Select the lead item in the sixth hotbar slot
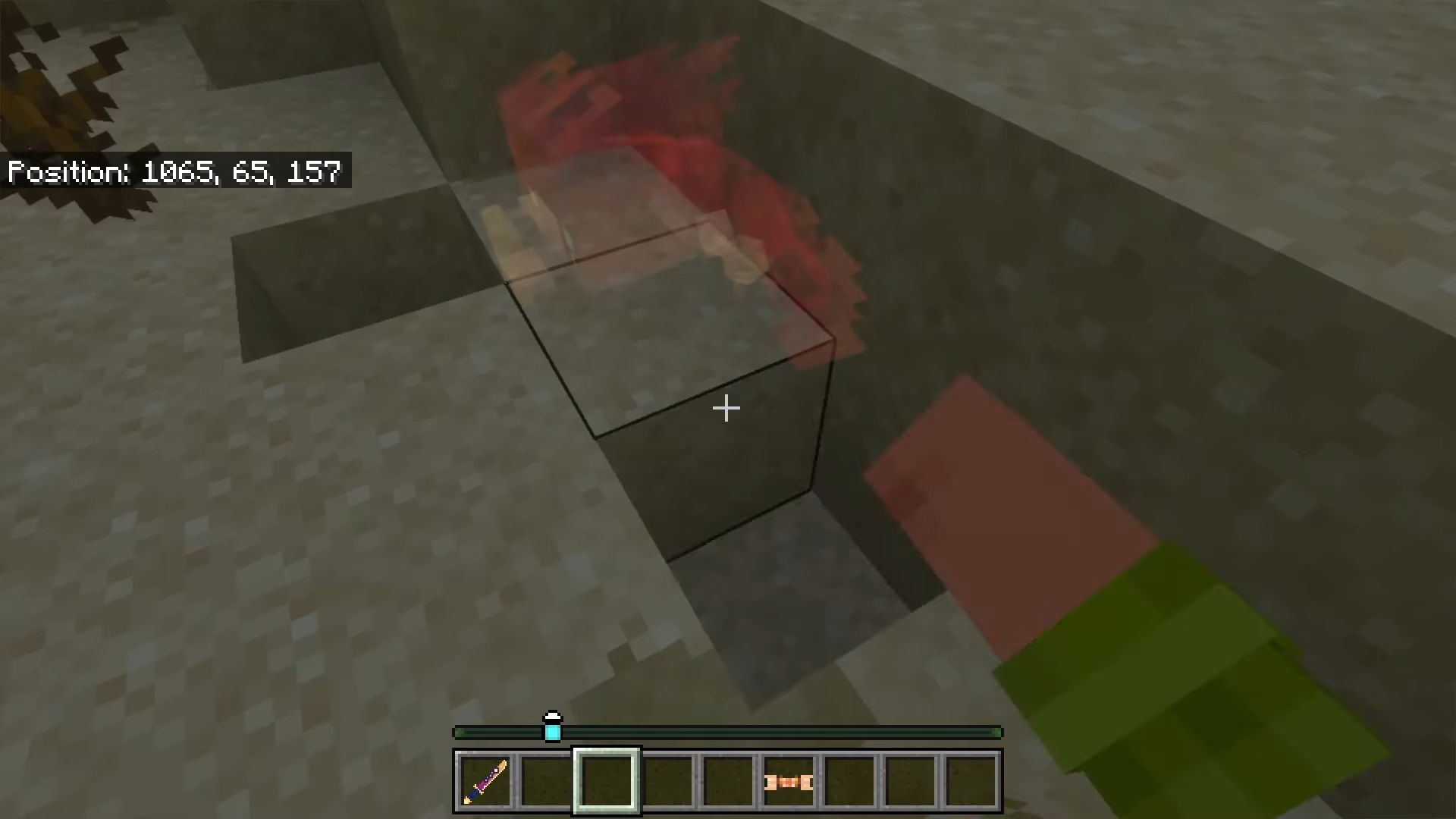The image size is (1456, 819). 787,780
